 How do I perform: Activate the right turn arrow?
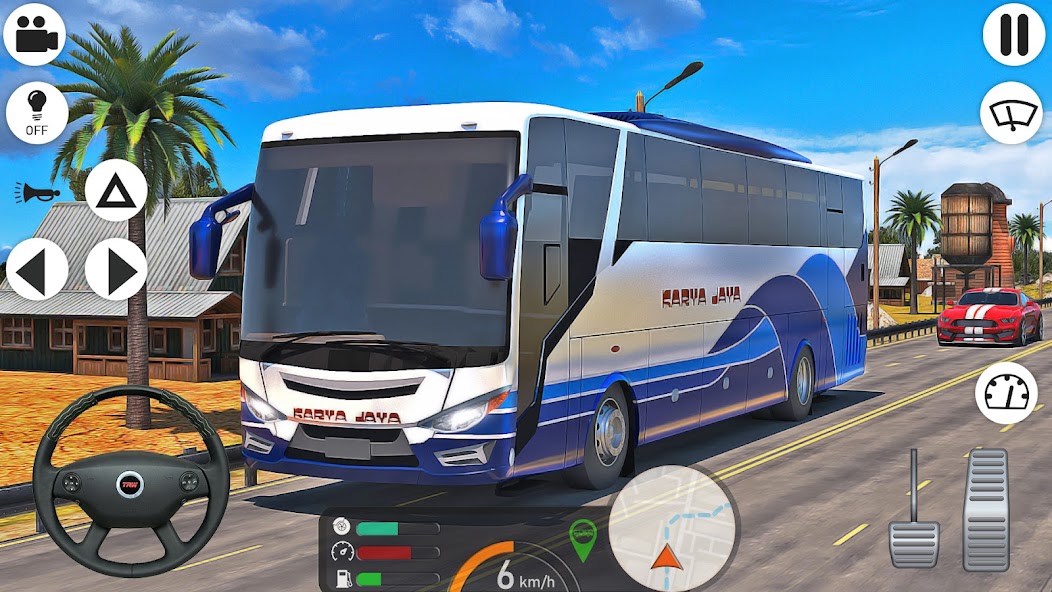[x=116, y=269]
